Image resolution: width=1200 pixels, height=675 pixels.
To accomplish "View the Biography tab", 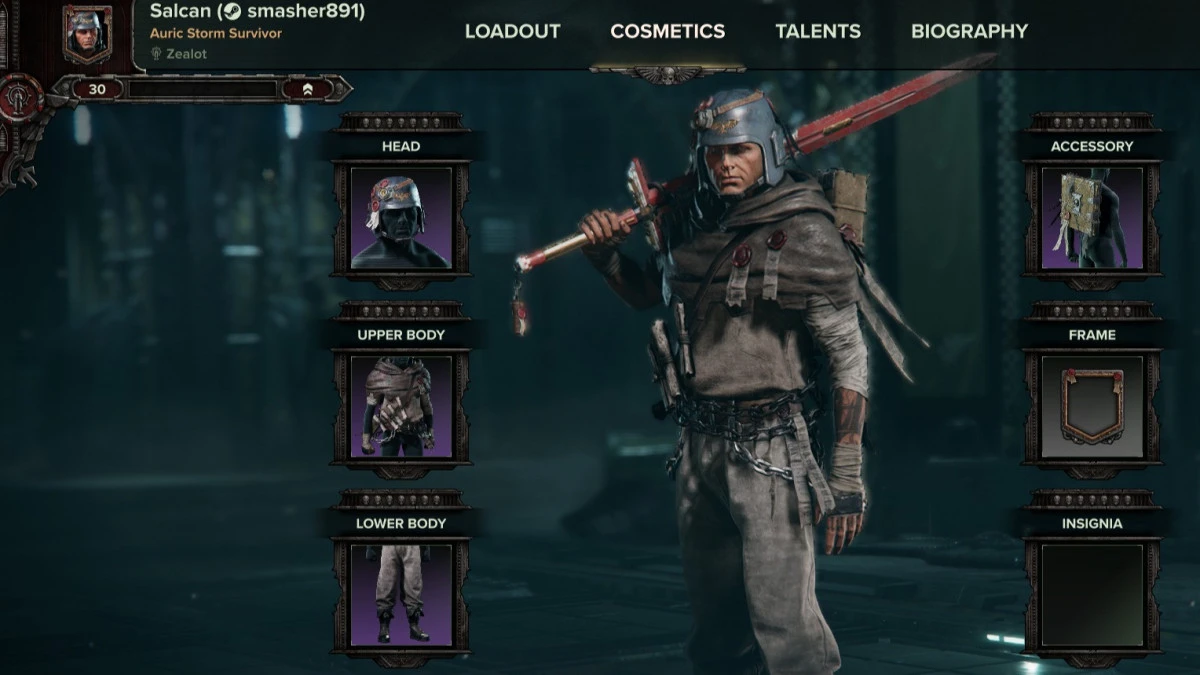I will (x=969, y=31).
